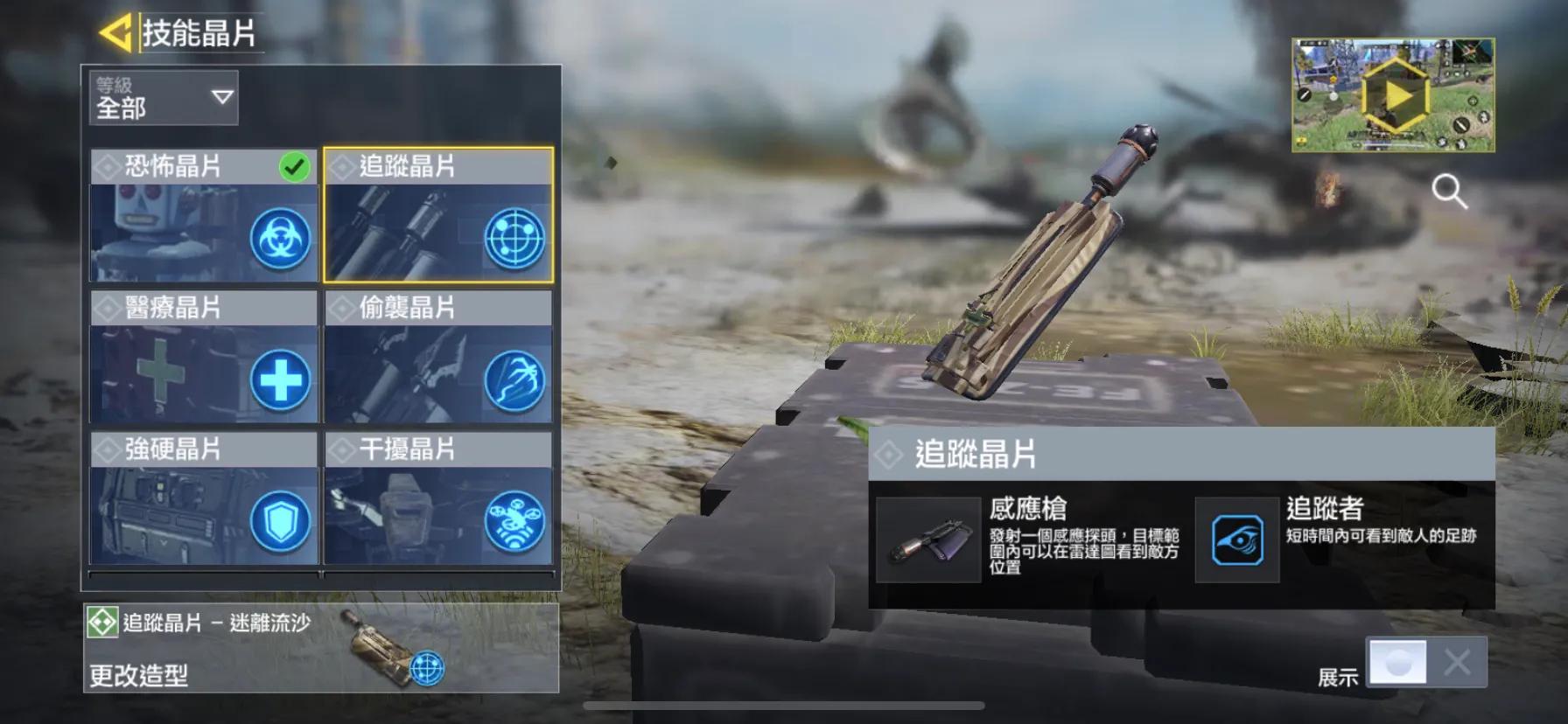Play the gameplay preview video thumbnail
The image size is (1568, 724).
click(x=1393, y=95)
